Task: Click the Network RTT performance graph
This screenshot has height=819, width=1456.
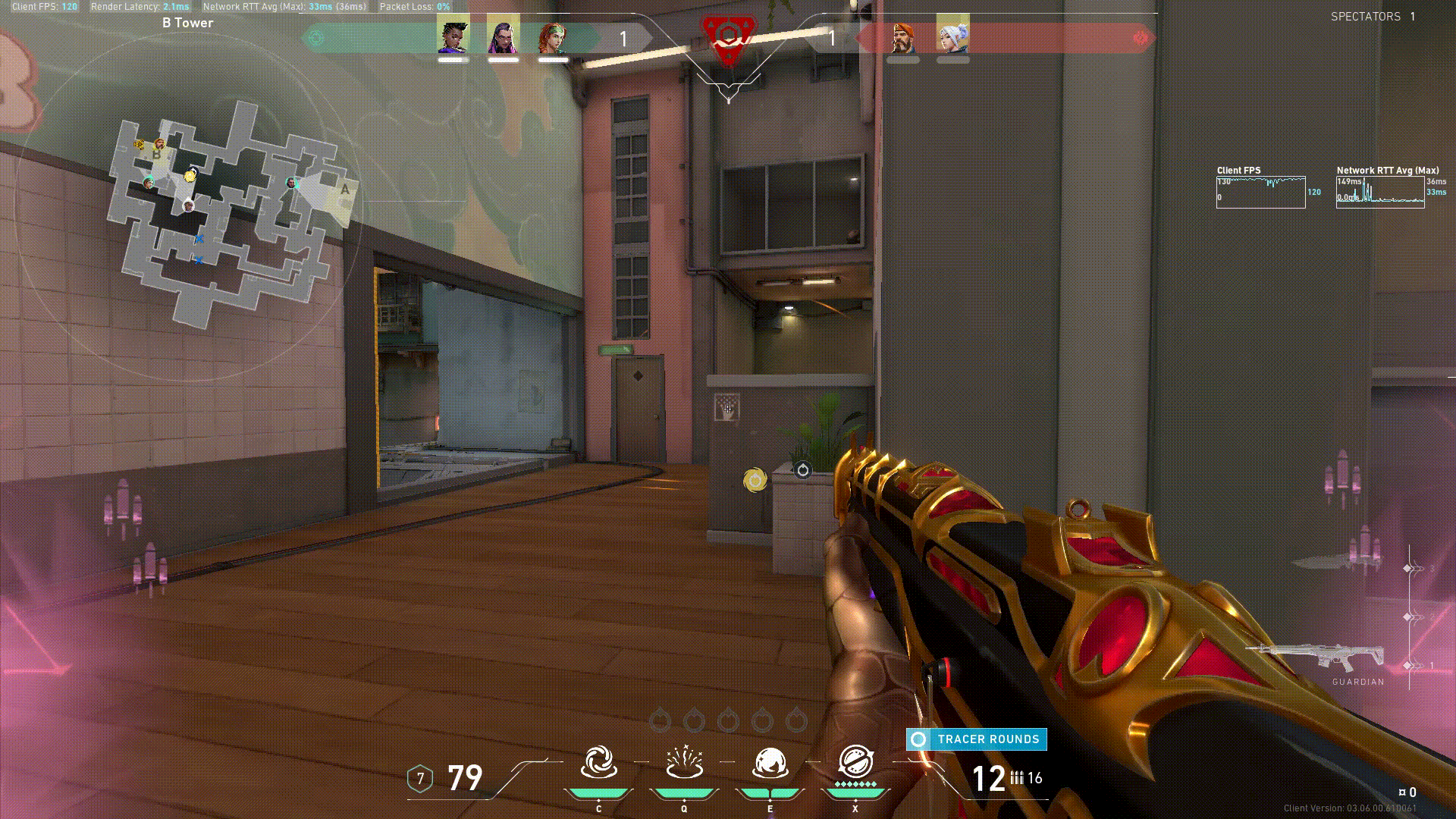Action: click(x=1380, y=193)
